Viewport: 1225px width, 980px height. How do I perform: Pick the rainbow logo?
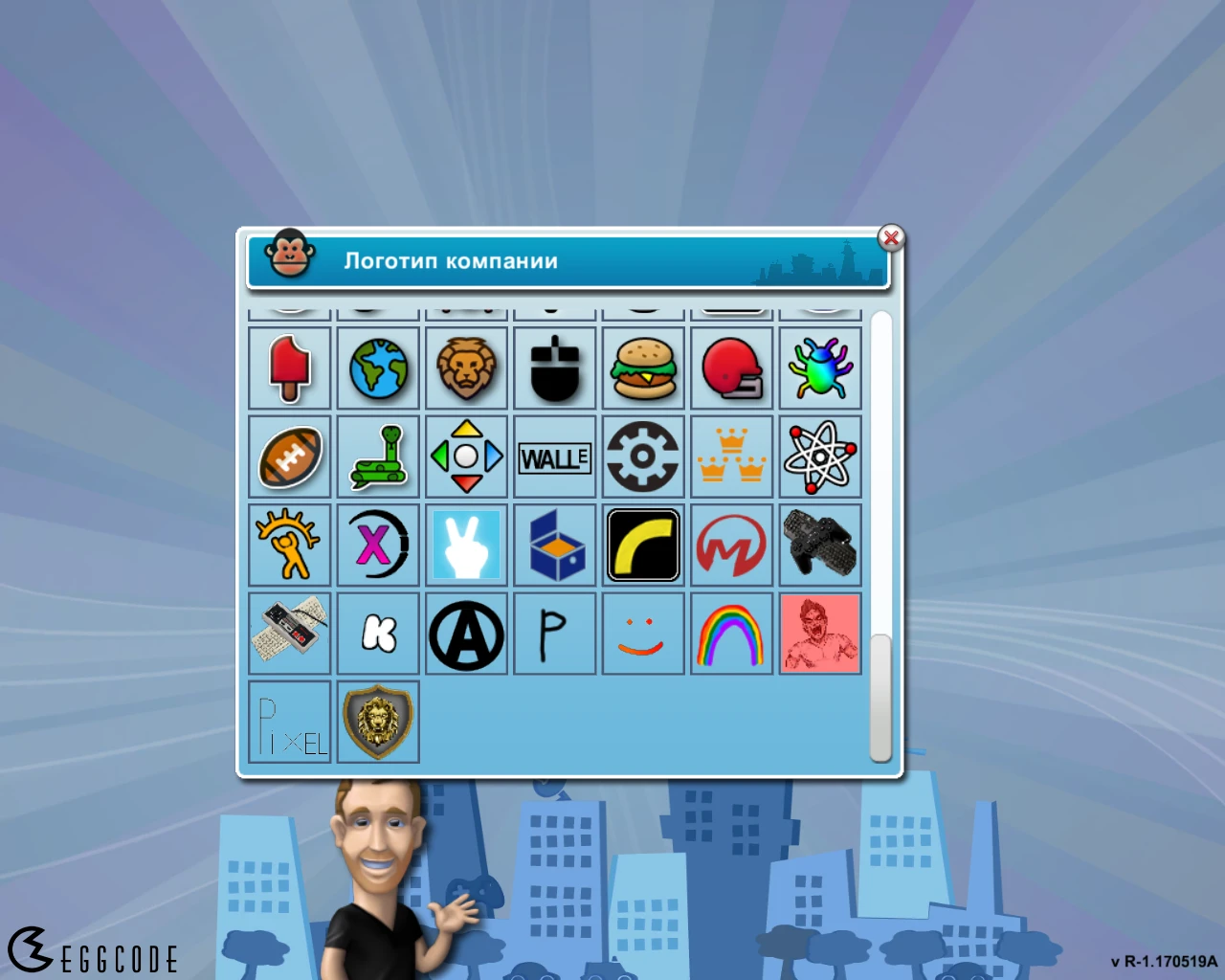(x=731, y=634)
